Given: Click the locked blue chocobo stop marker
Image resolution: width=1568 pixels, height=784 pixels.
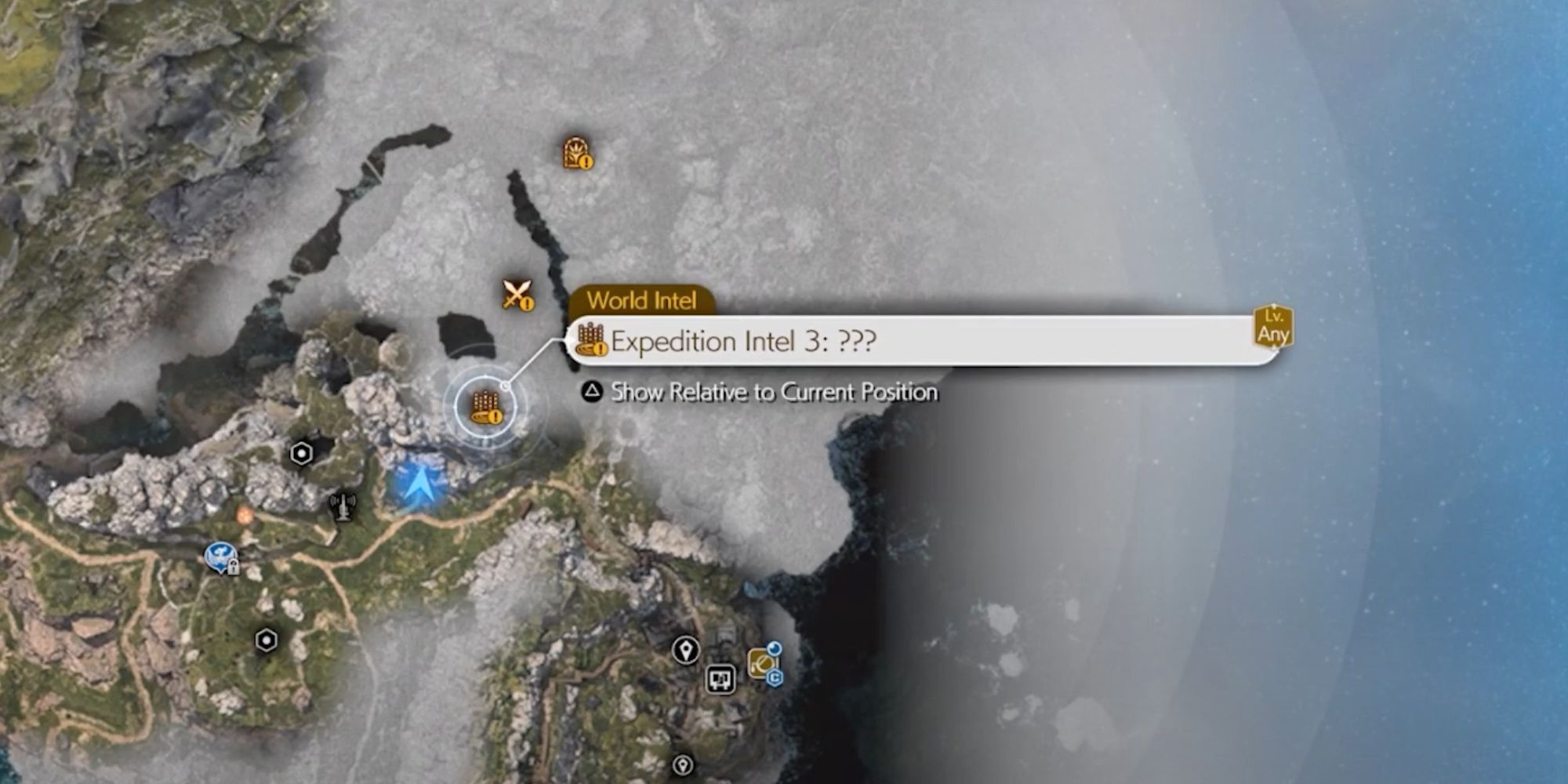Looking at the screenshot, I should 221,558.
